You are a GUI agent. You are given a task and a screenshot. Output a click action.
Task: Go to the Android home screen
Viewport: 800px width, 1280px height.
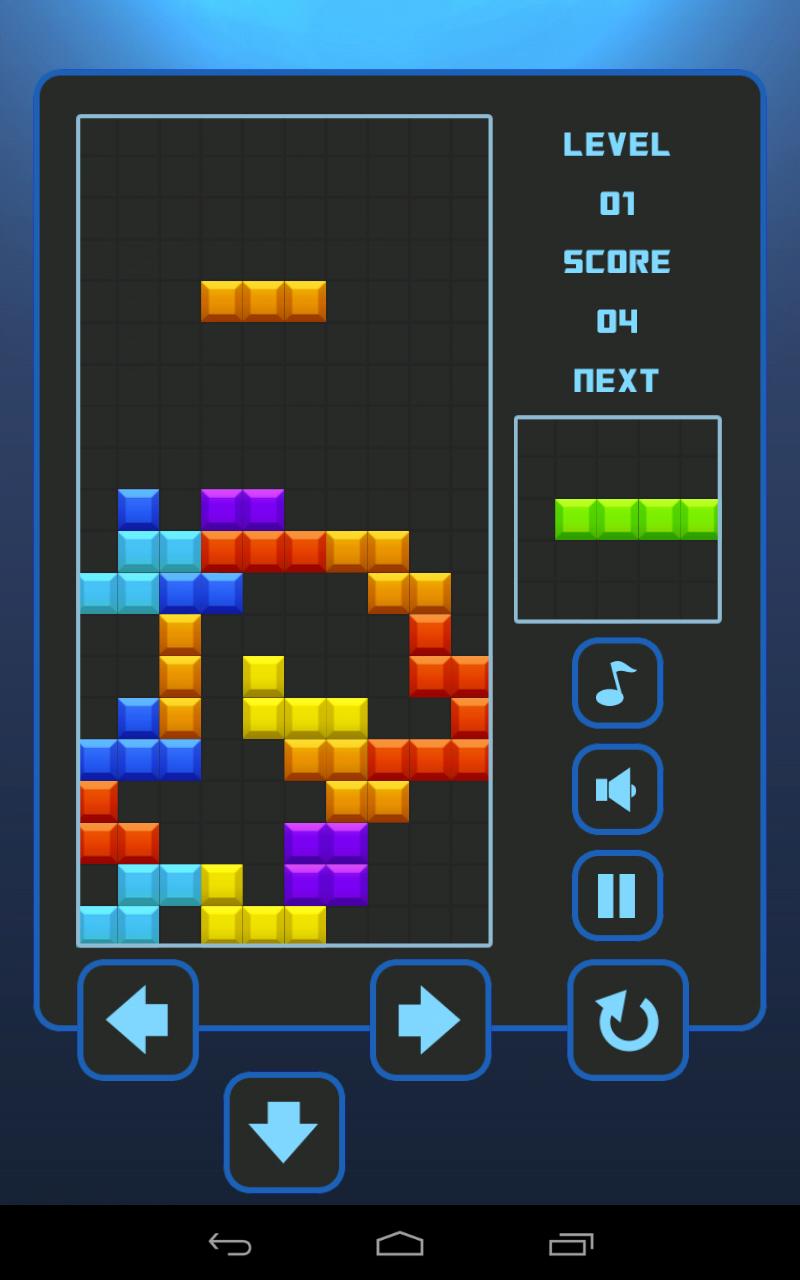pos(400,1244)
